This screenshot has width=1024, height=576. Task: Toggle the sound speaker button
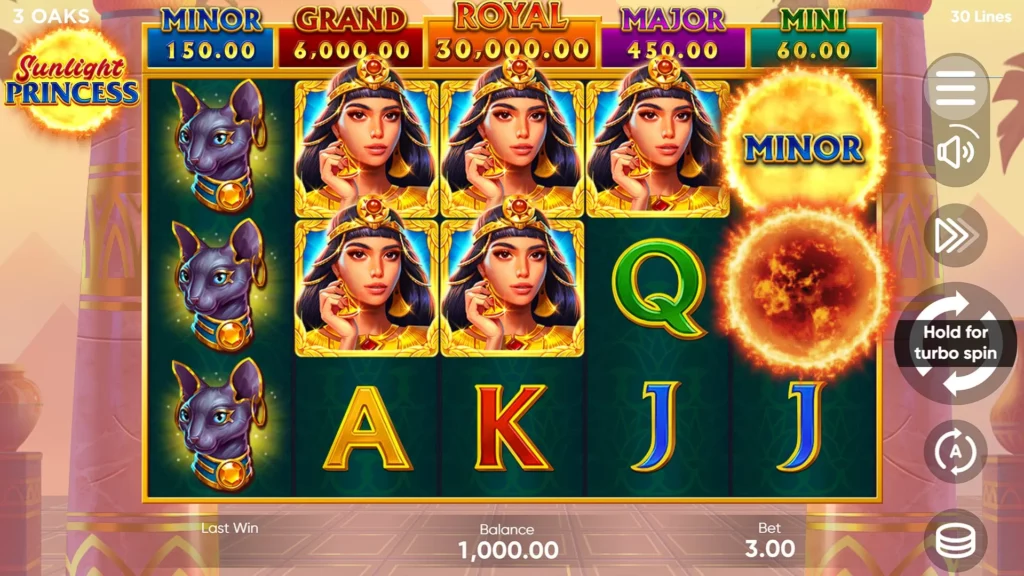[955, 153]
